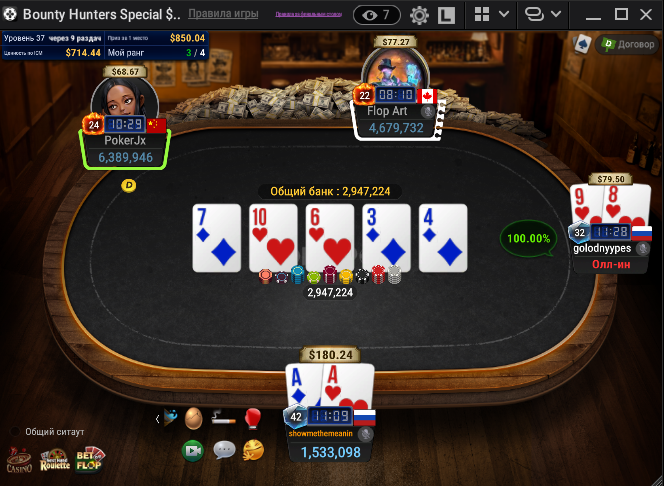Screen dimensions: 664x486
Task: Open the table grid layout dropdown
Action: click(492, 15)
